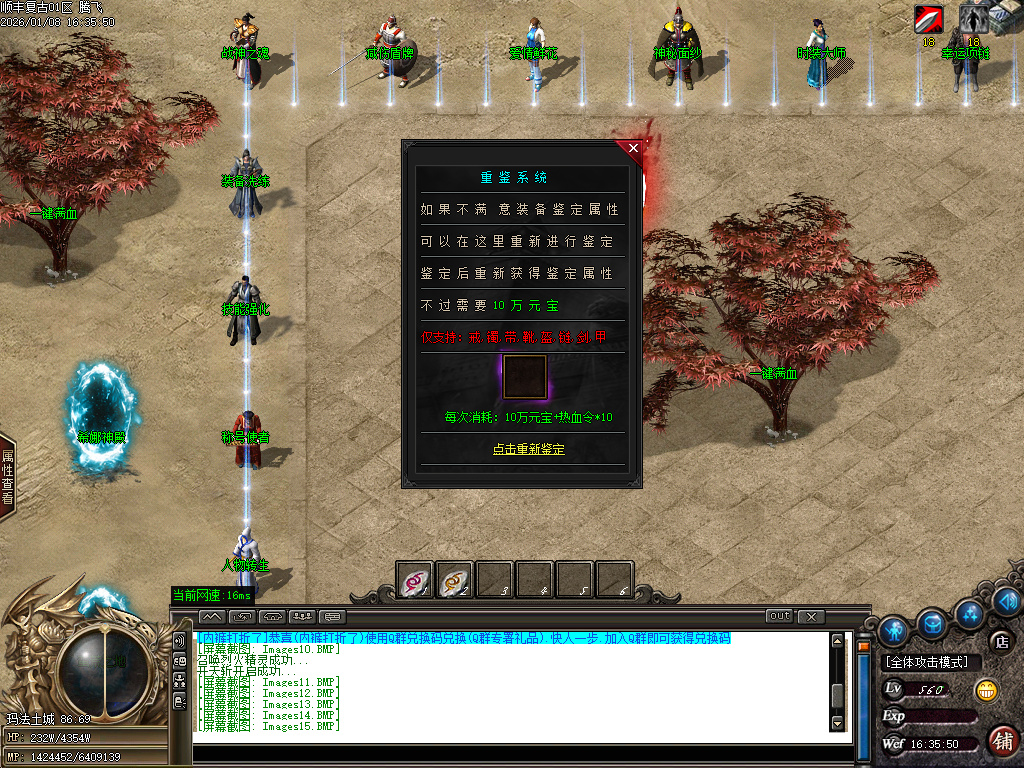Click the 点击重新鉴定 re-appraise link

coord(528,449)
